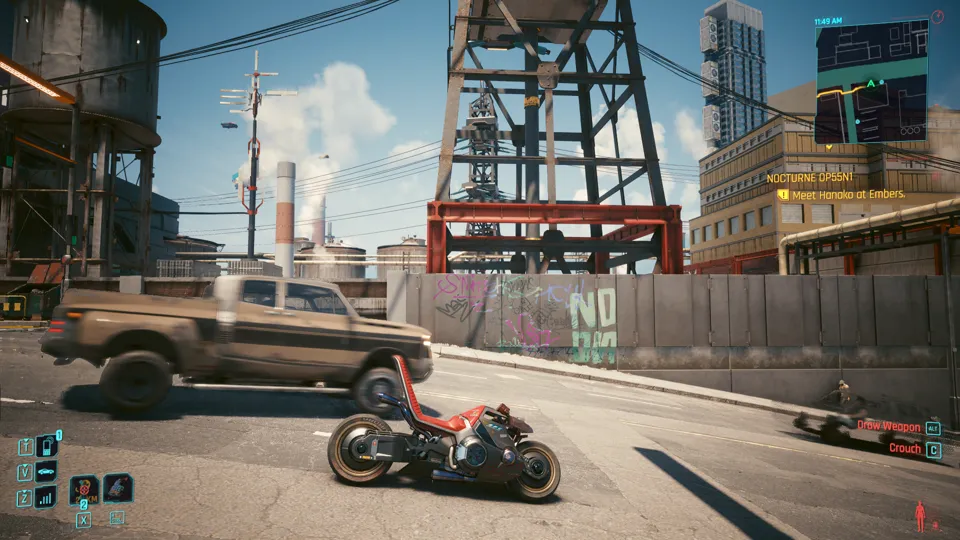This screenshot has height=540, width=960.
Task: Open the phone icon with notification badge
Action: (x=46, y=446)
